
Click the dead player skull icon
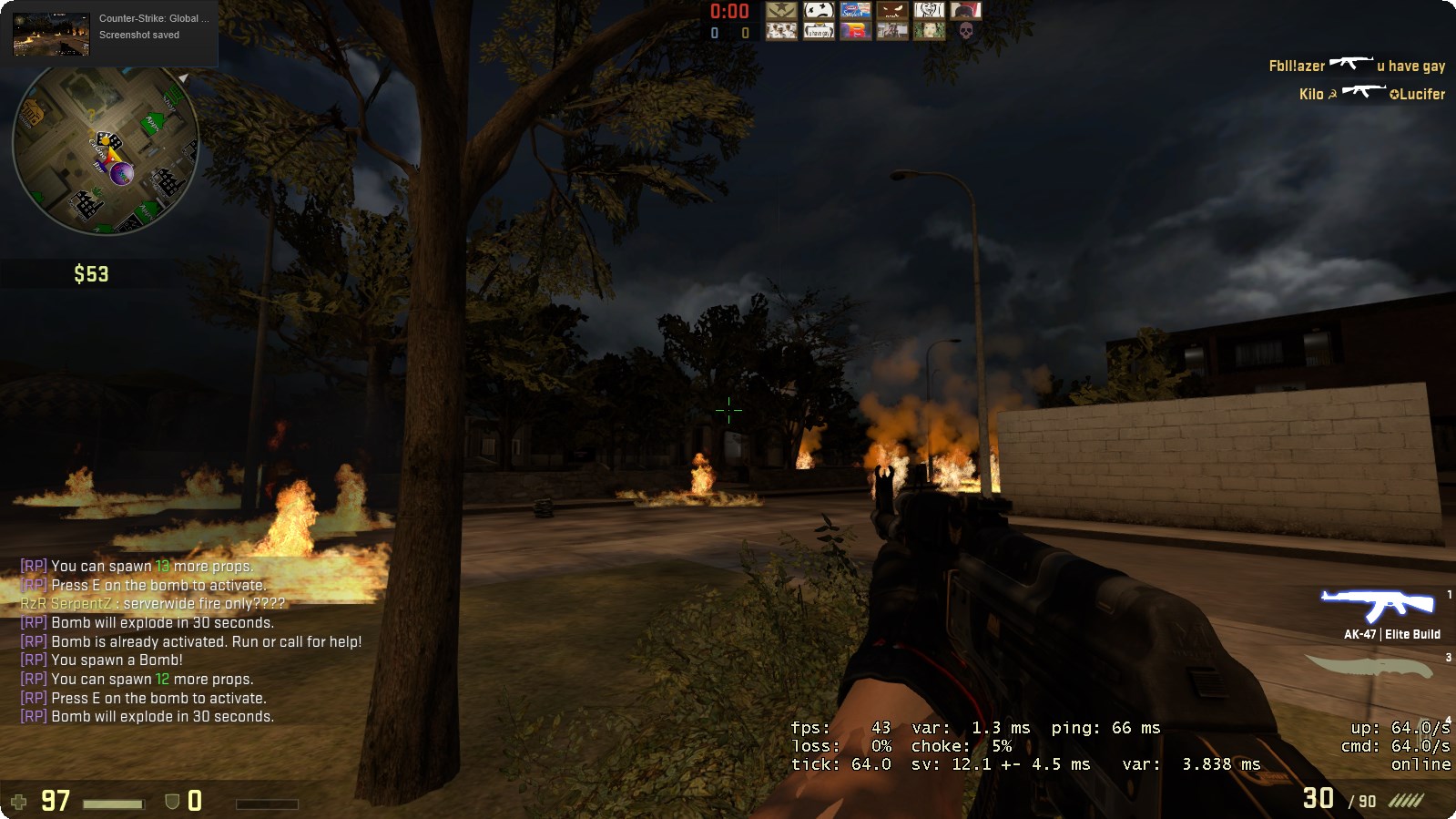pos(966,31)
